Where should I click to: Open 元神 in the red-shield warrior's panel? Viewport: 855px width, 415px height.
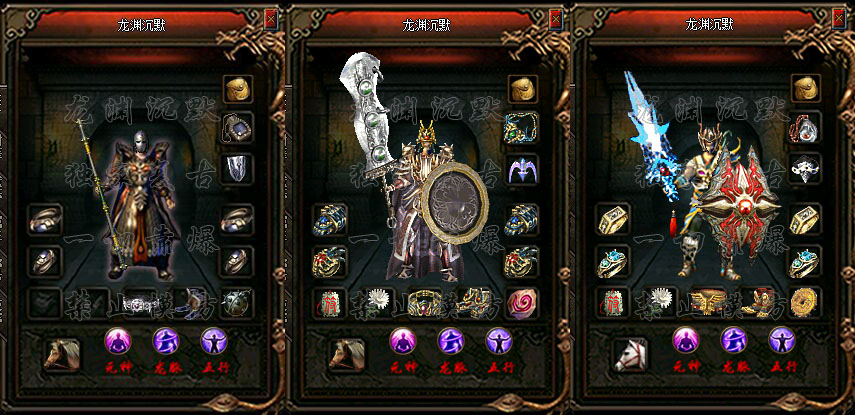[x=687, y=343]
